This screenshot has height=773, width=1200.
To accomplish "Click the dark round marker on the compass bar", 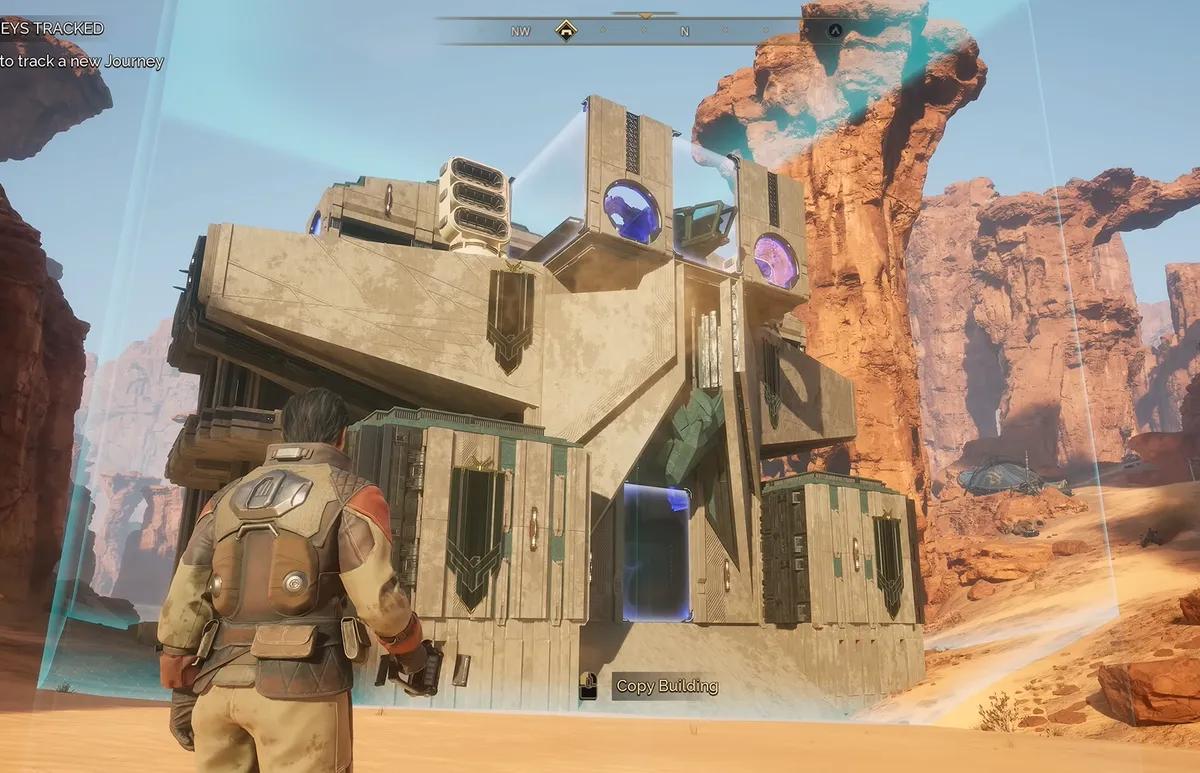I will [835, 30].
